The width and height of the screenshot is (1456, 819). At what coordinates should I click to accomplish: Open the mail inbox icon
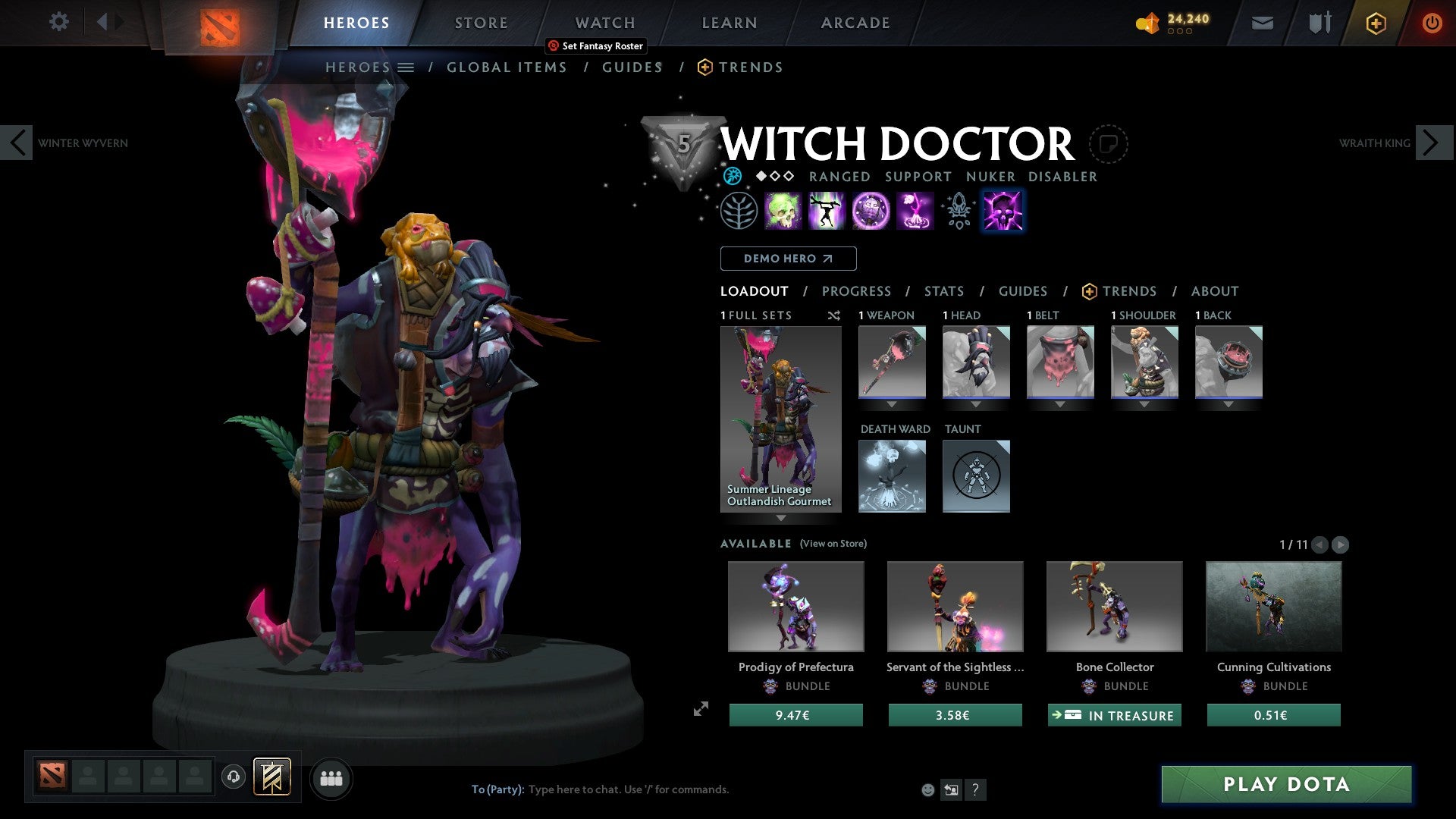click(x=1263, y=23)
